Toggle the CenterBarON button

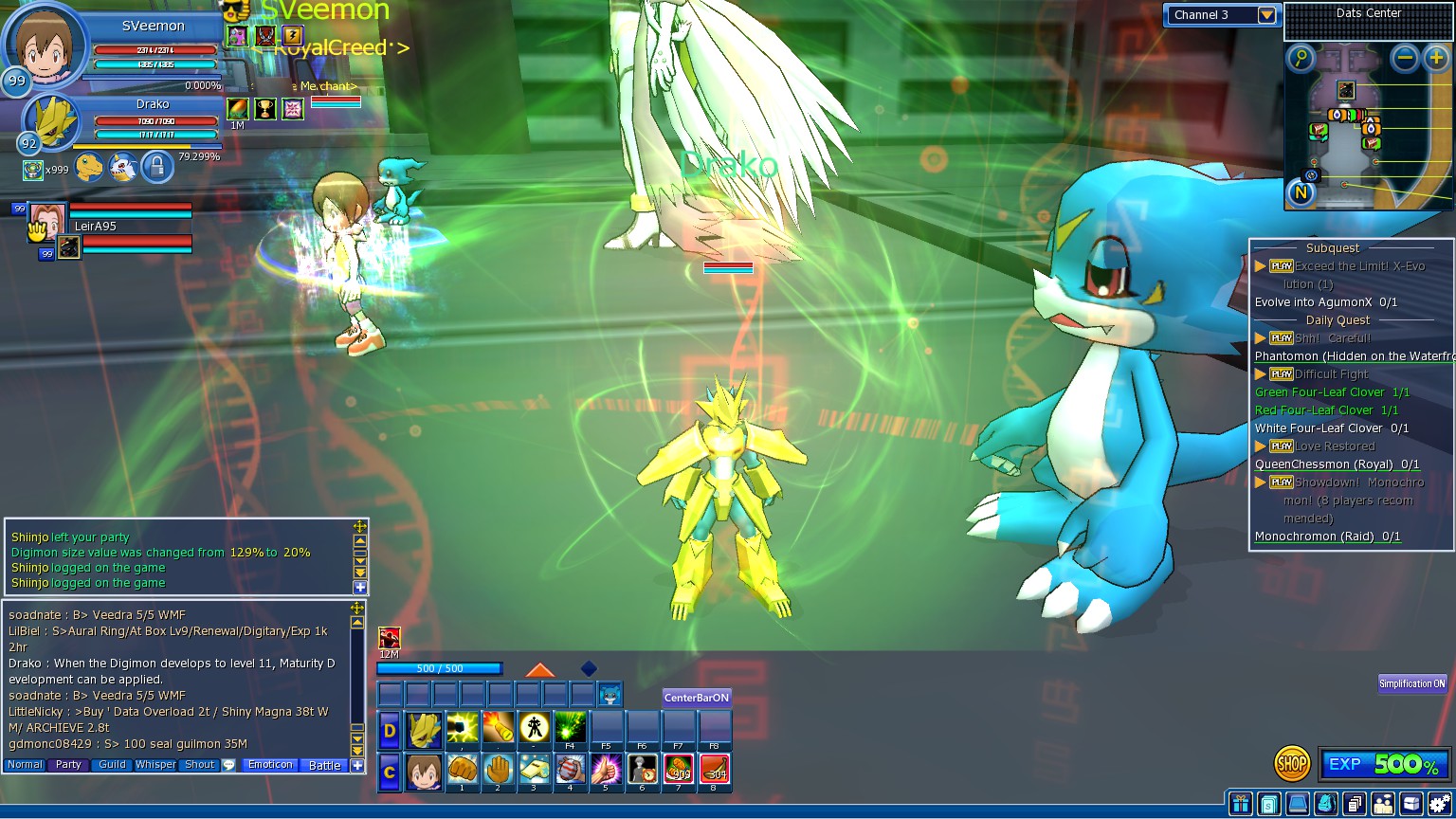coord(696,698)
